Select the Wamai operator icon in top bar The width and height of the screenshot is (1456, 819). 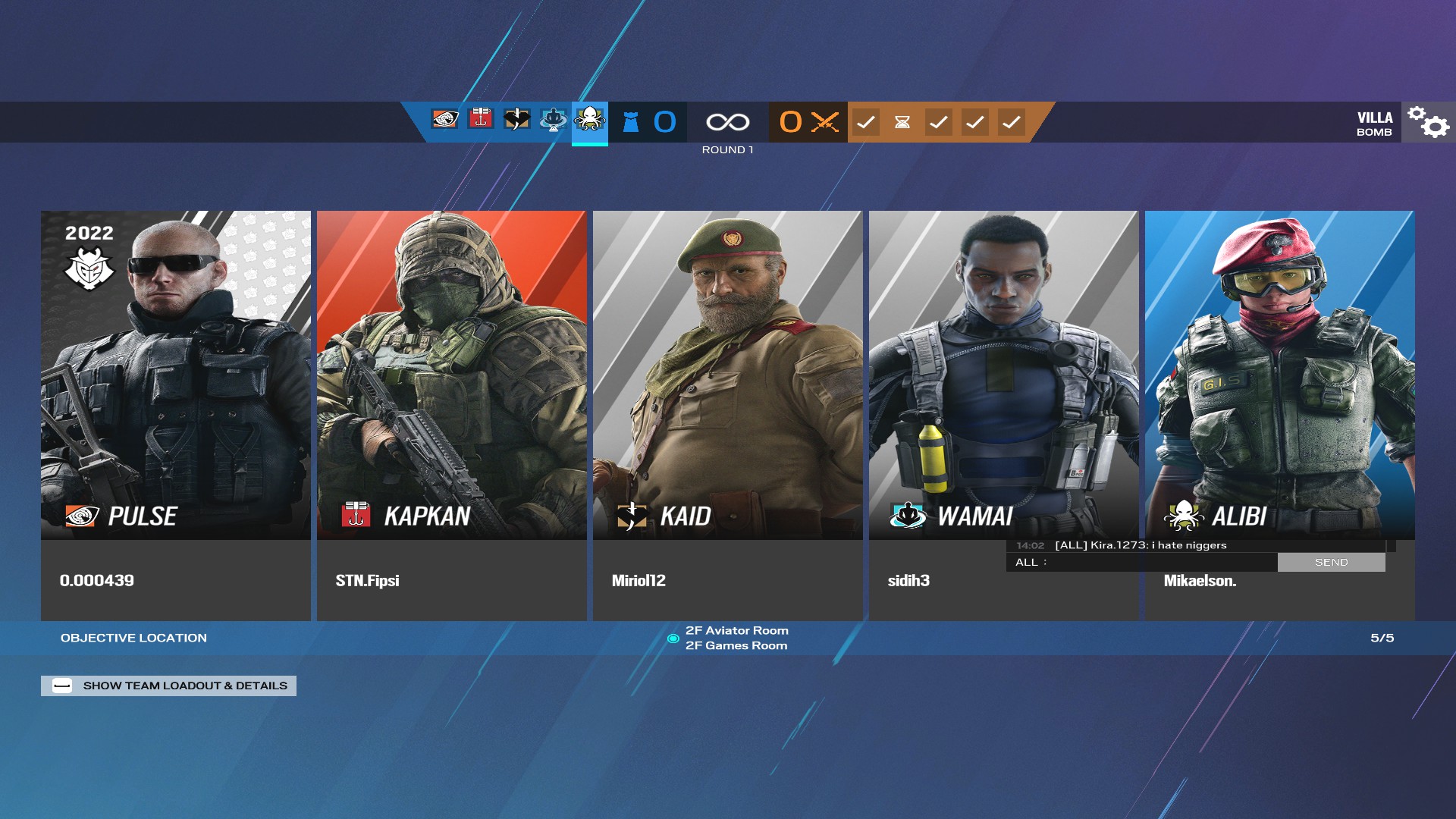tap(553, 121)
